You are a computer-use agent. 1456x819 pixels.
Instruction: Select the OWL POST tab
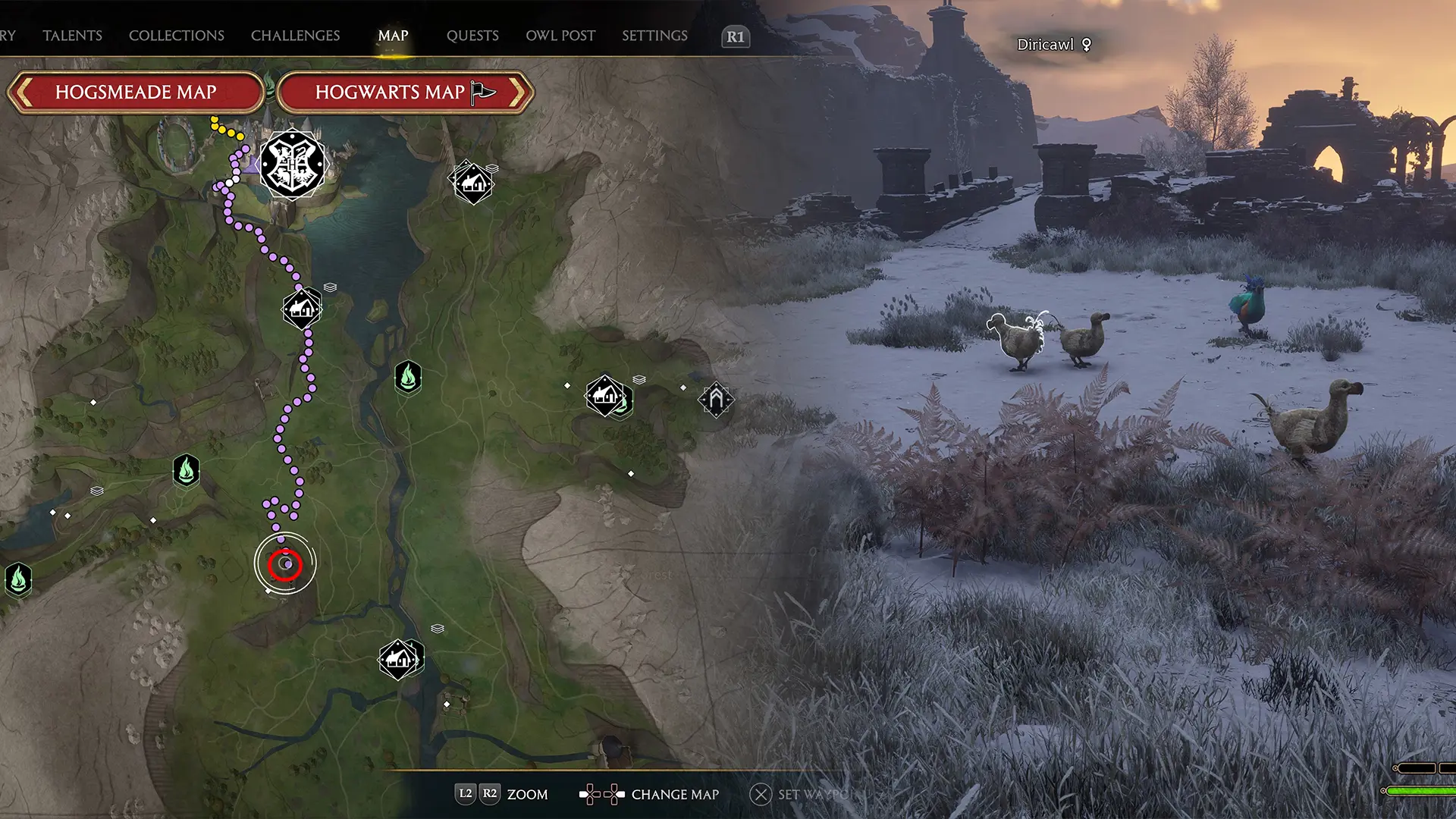coord(560,35)
